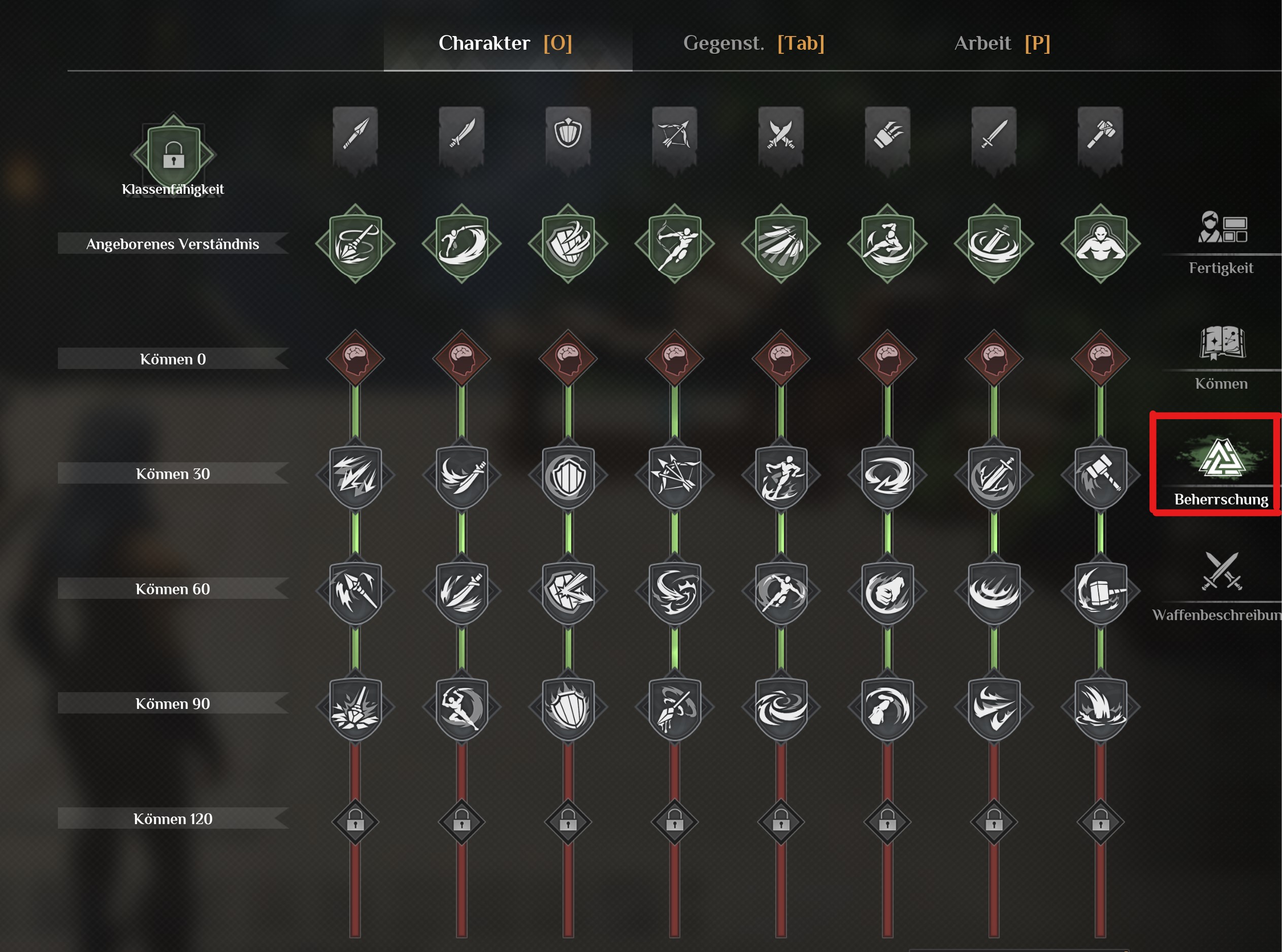
Task: Pick the hammer weapon banner
Action: click(1100, 134)
